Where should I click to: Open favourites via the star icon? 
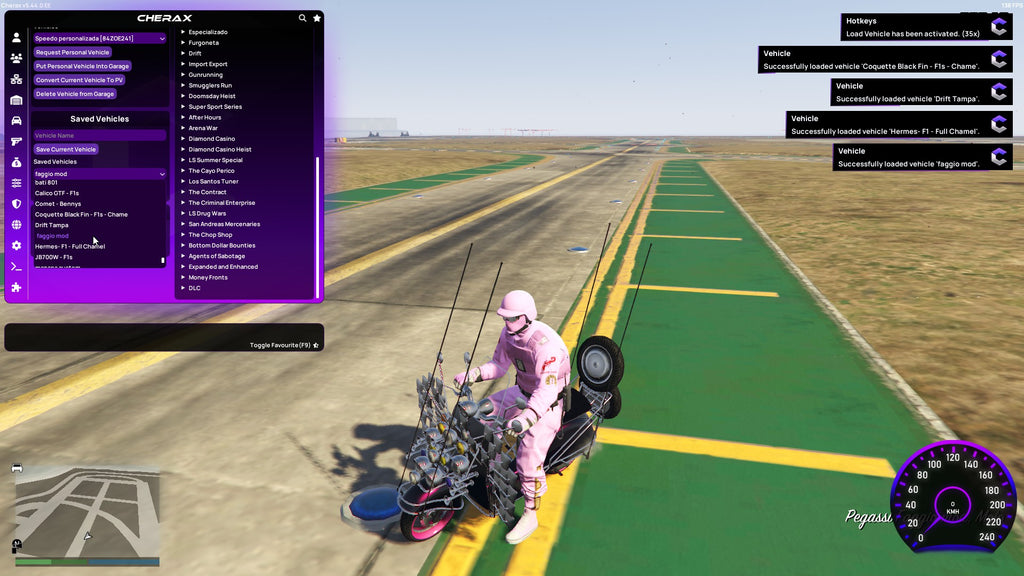(x=317, y=18)
